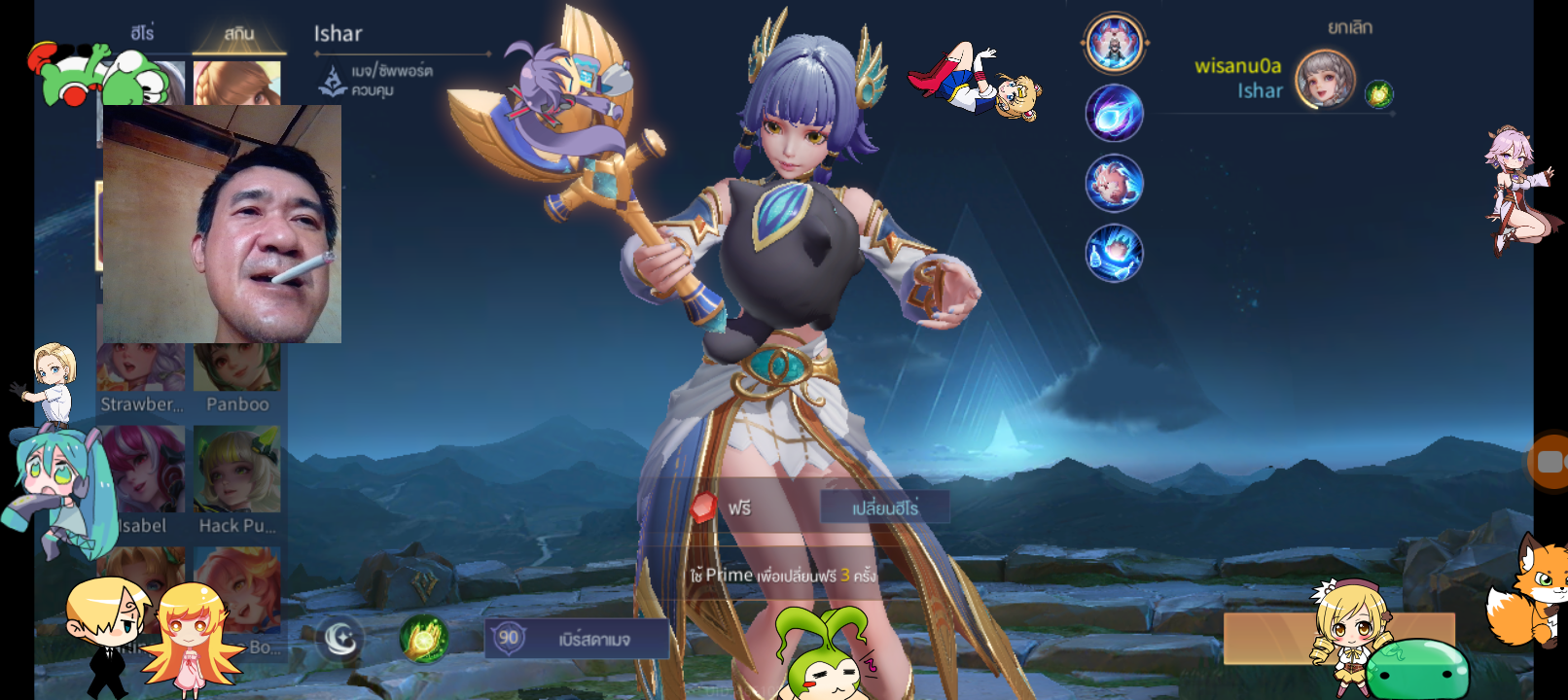View the blue comet orb skill icon
The image size is (1568, 700).
[1114, 113]
